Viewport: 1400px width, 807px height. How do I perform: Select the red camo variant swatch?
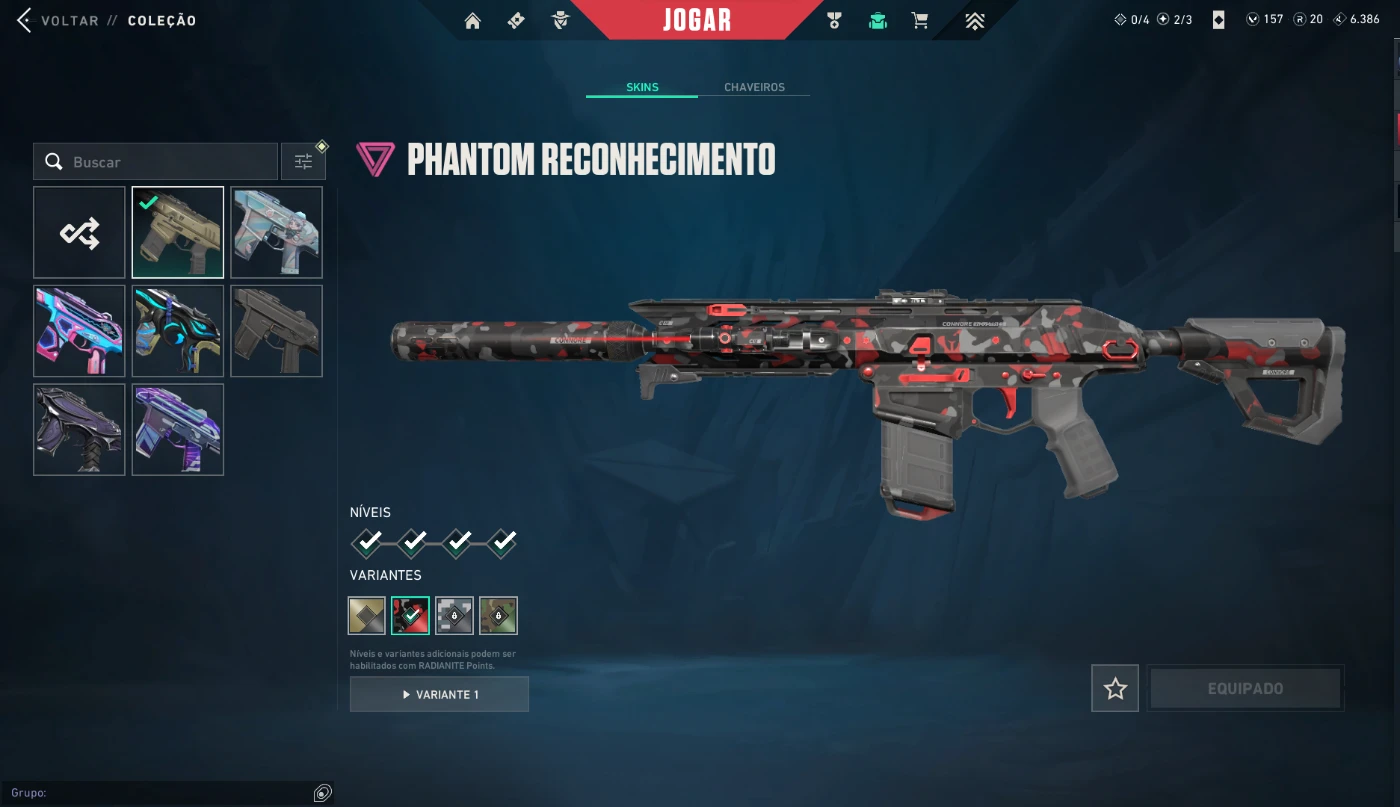point(410,616)
